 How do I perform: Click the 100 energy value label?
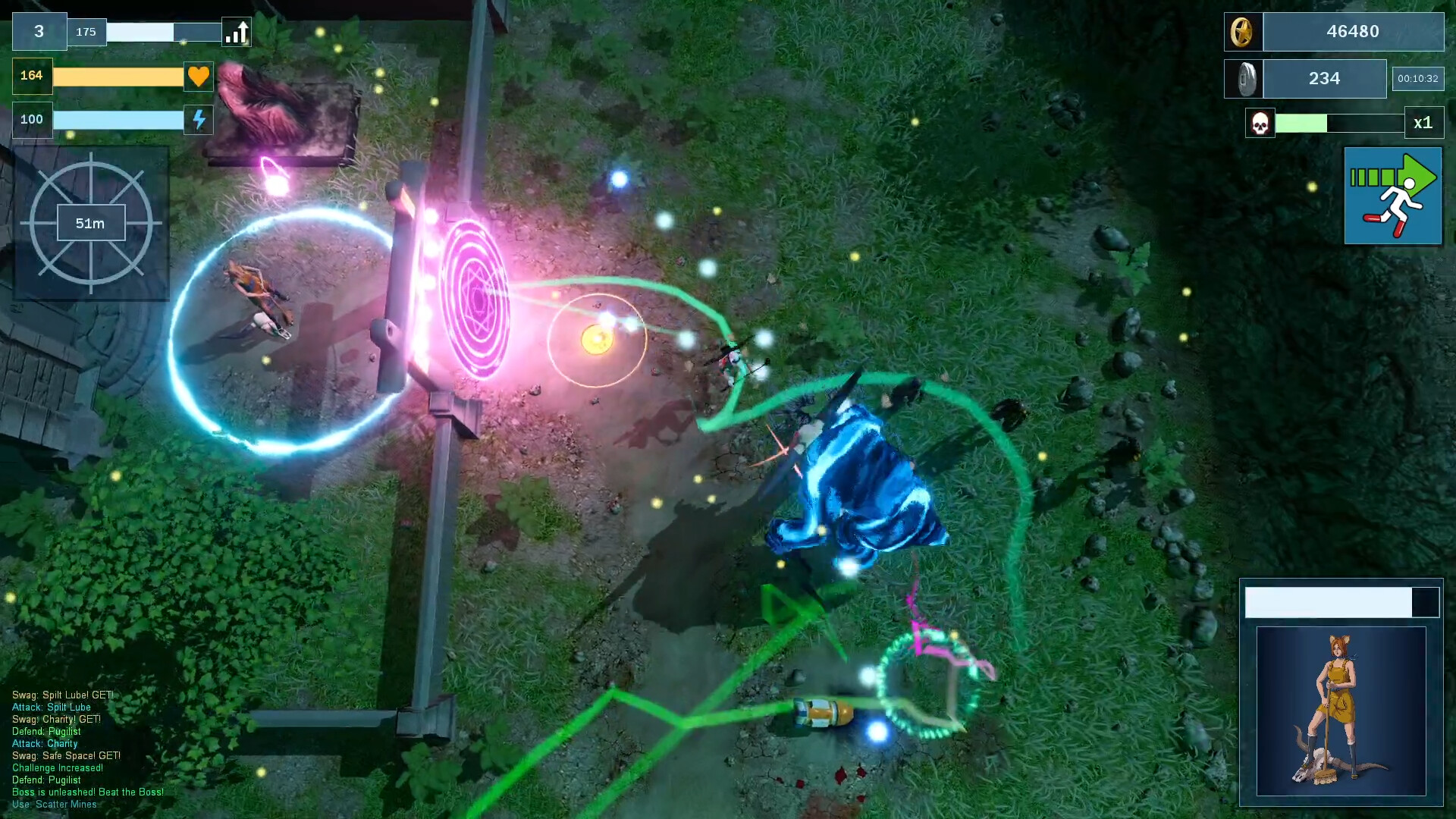pos(31,119)
